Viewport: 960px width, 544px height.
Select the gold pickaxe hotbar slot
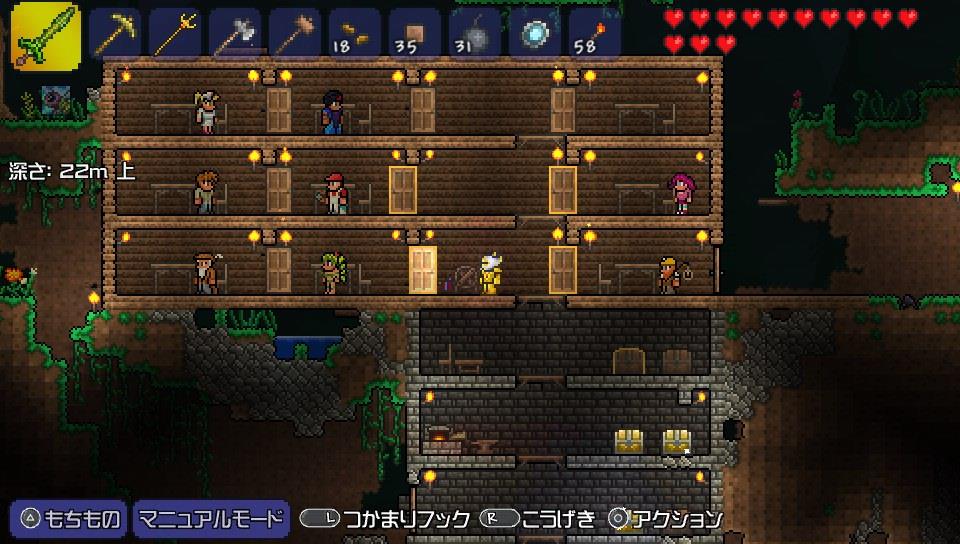(x=115, y=36)
